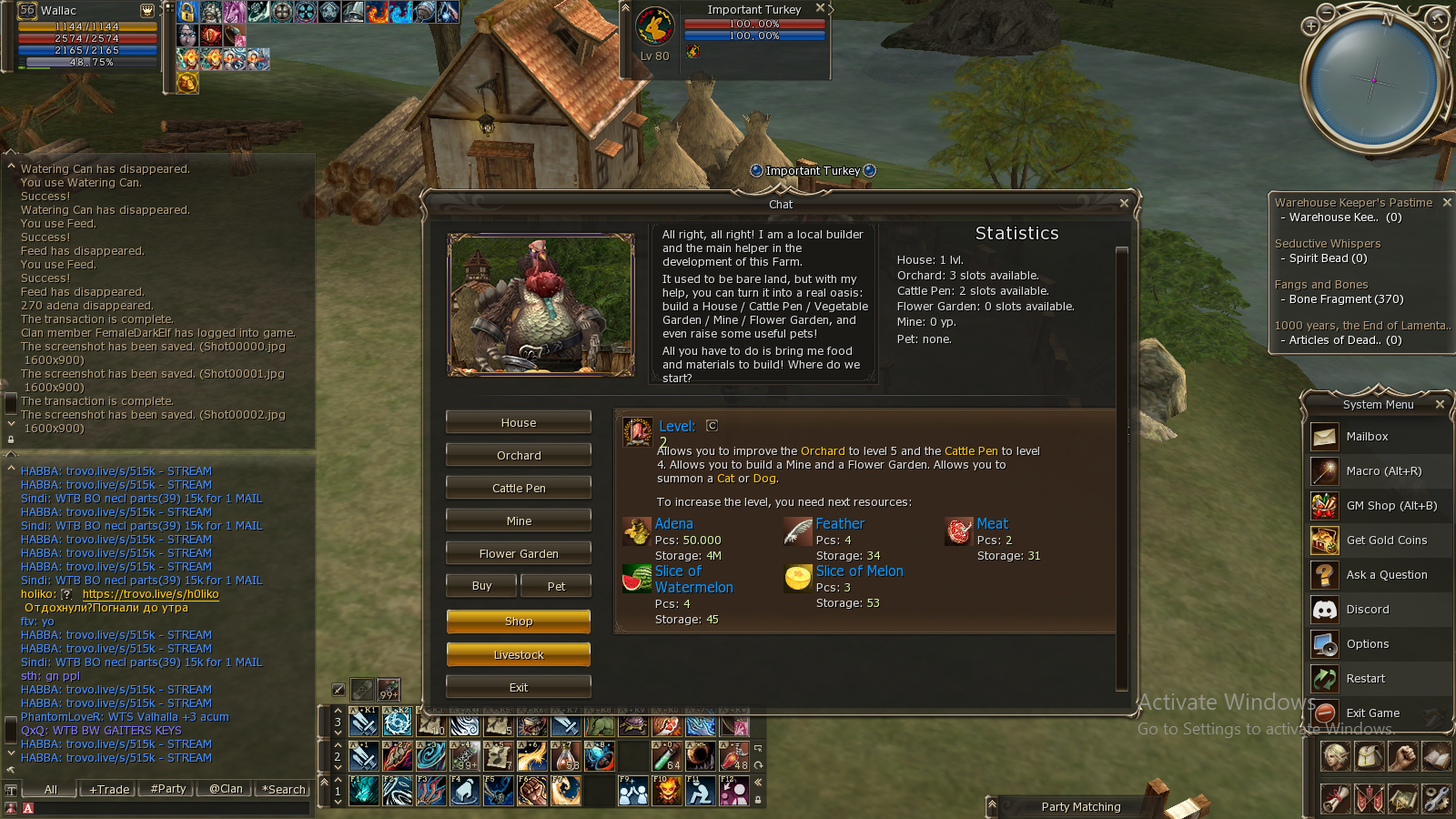Screen dimensions: 1456x819
Task: Select the Orchard button
Action: (x=518, y=455)
